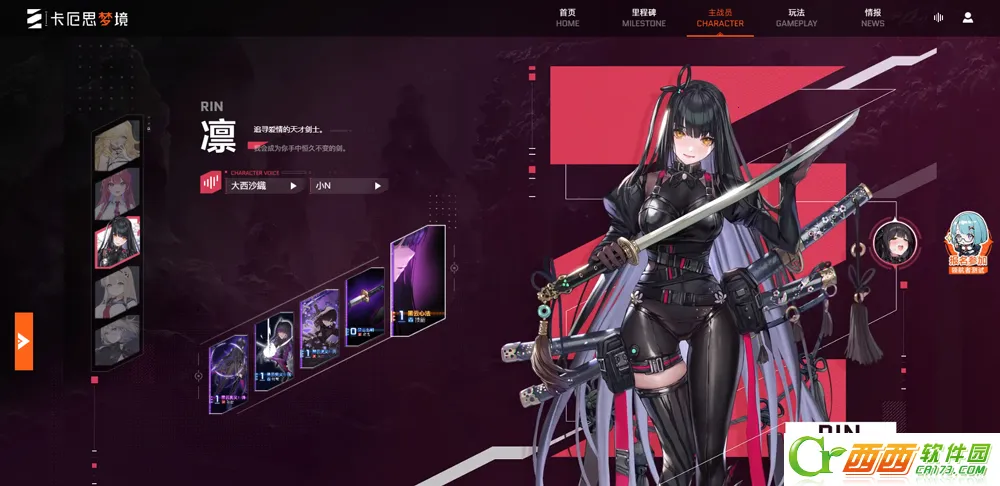1000x486 pixels.
Task: Click the beta test sign-up mascot button
Action: (968, 243)
